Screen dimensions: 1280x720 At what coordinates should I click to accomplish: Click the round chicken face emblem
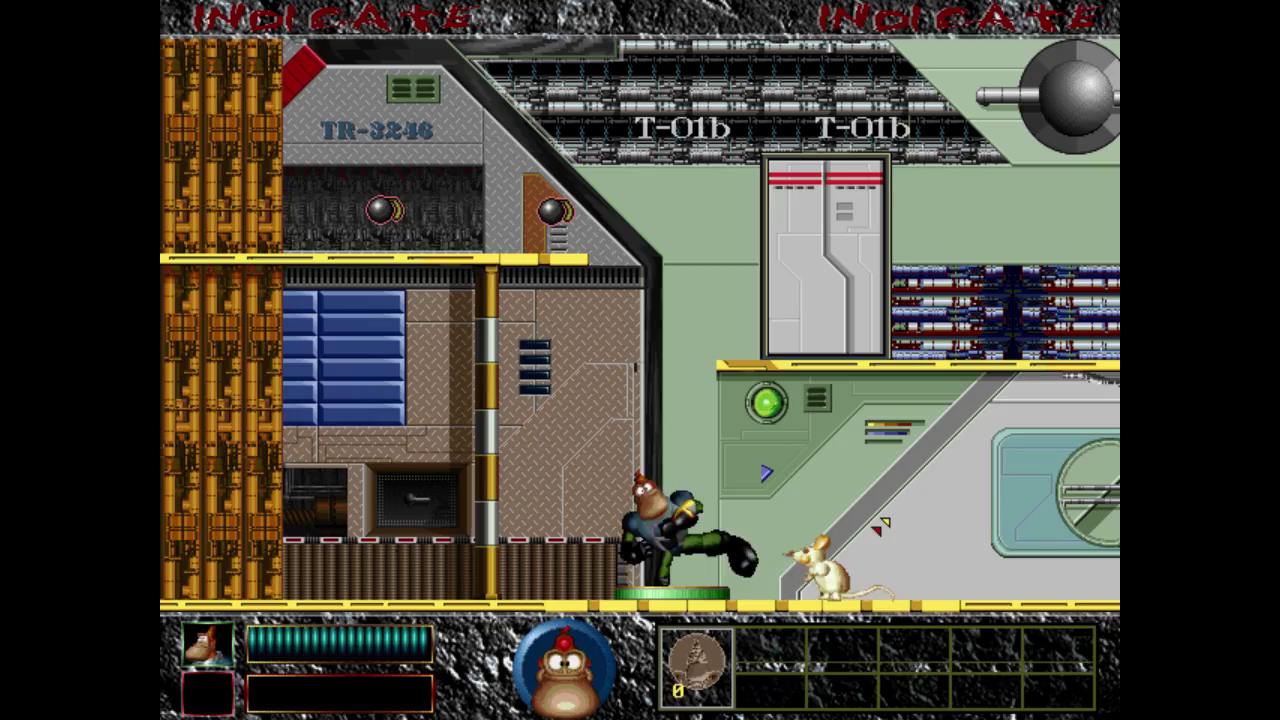pyautogui.click(x=564, y=667)
